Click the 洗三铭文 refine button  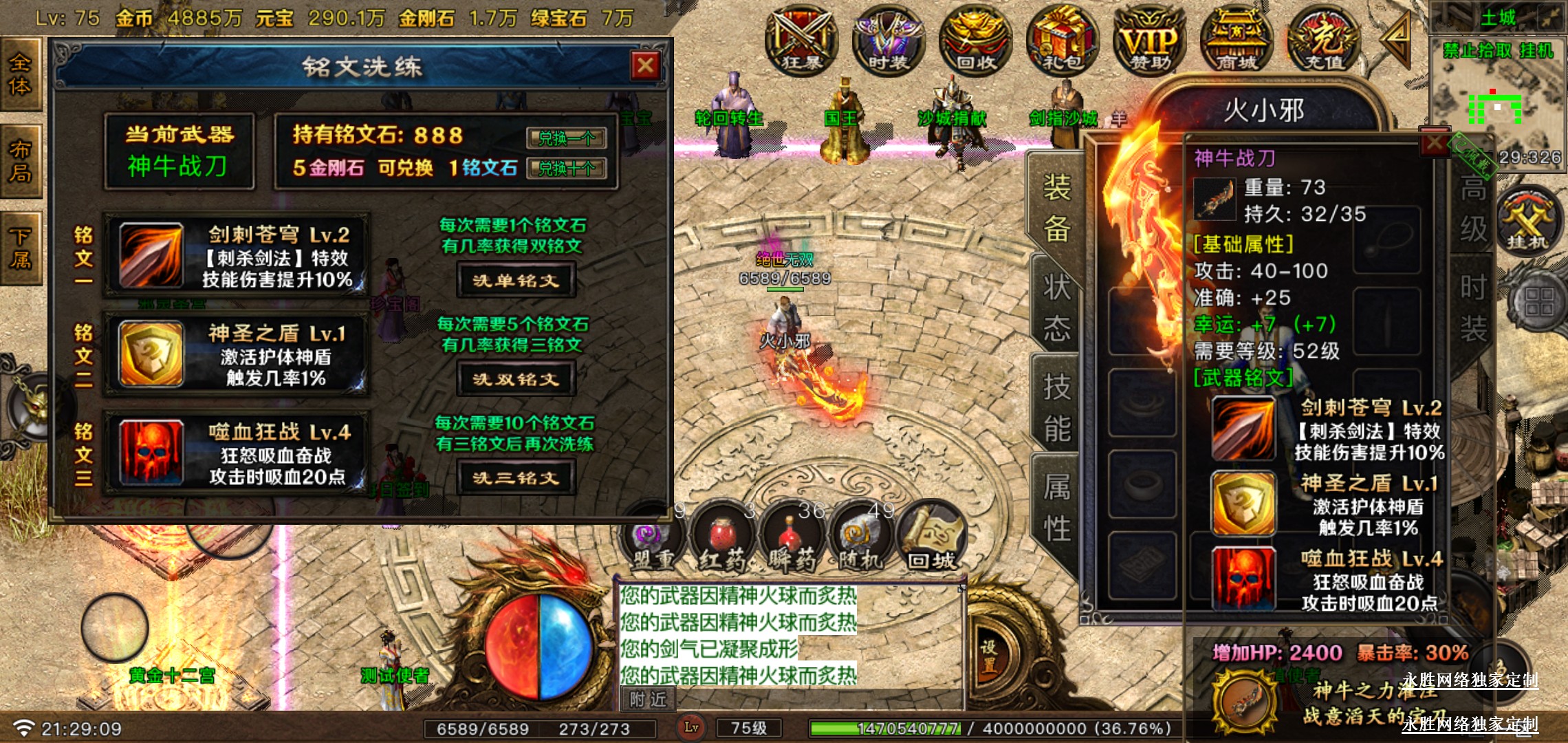click(516, 478)
